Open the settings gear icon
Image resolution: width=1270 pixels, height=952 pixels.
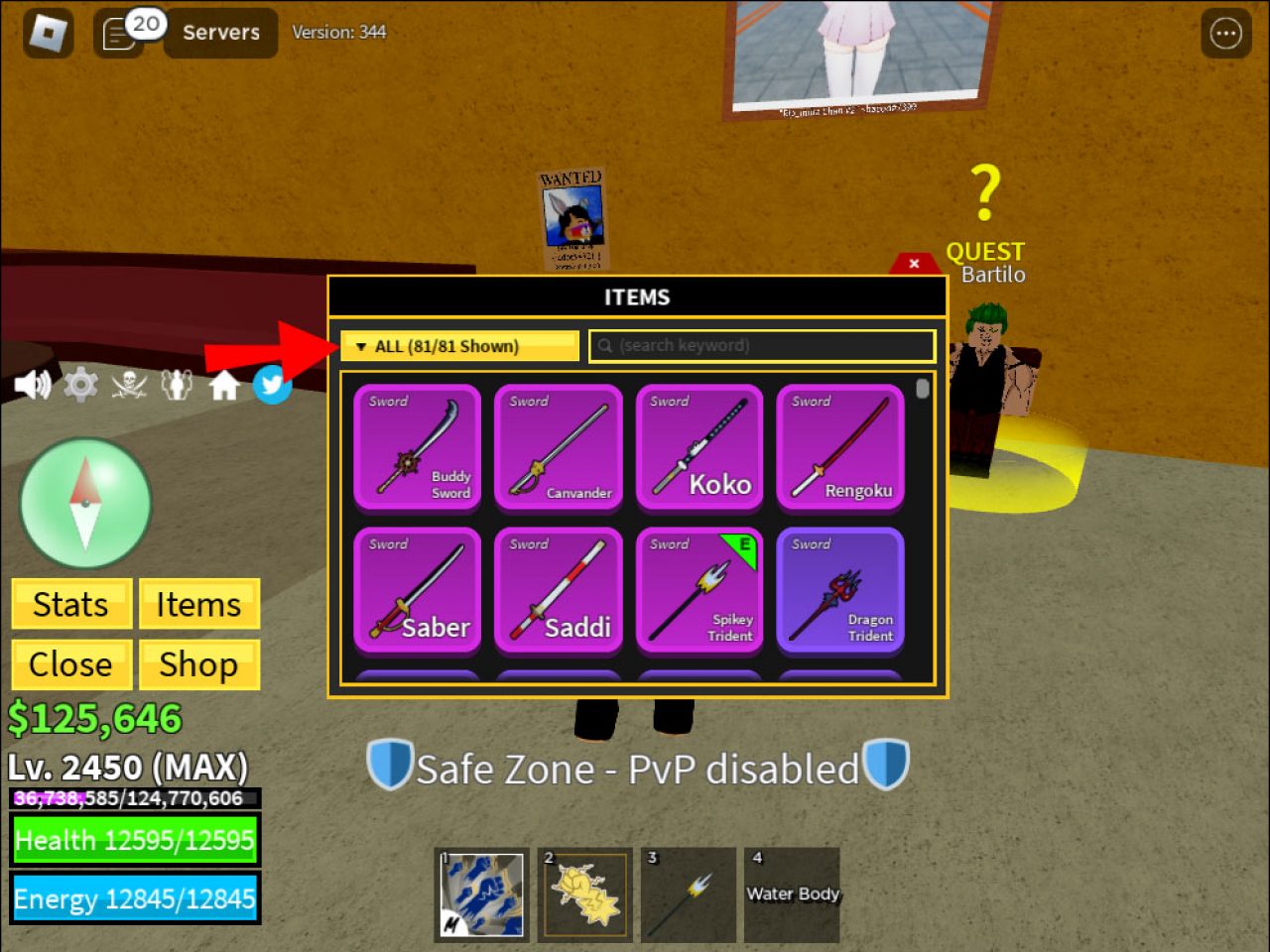pyautogui.click(x=81, y=385)
